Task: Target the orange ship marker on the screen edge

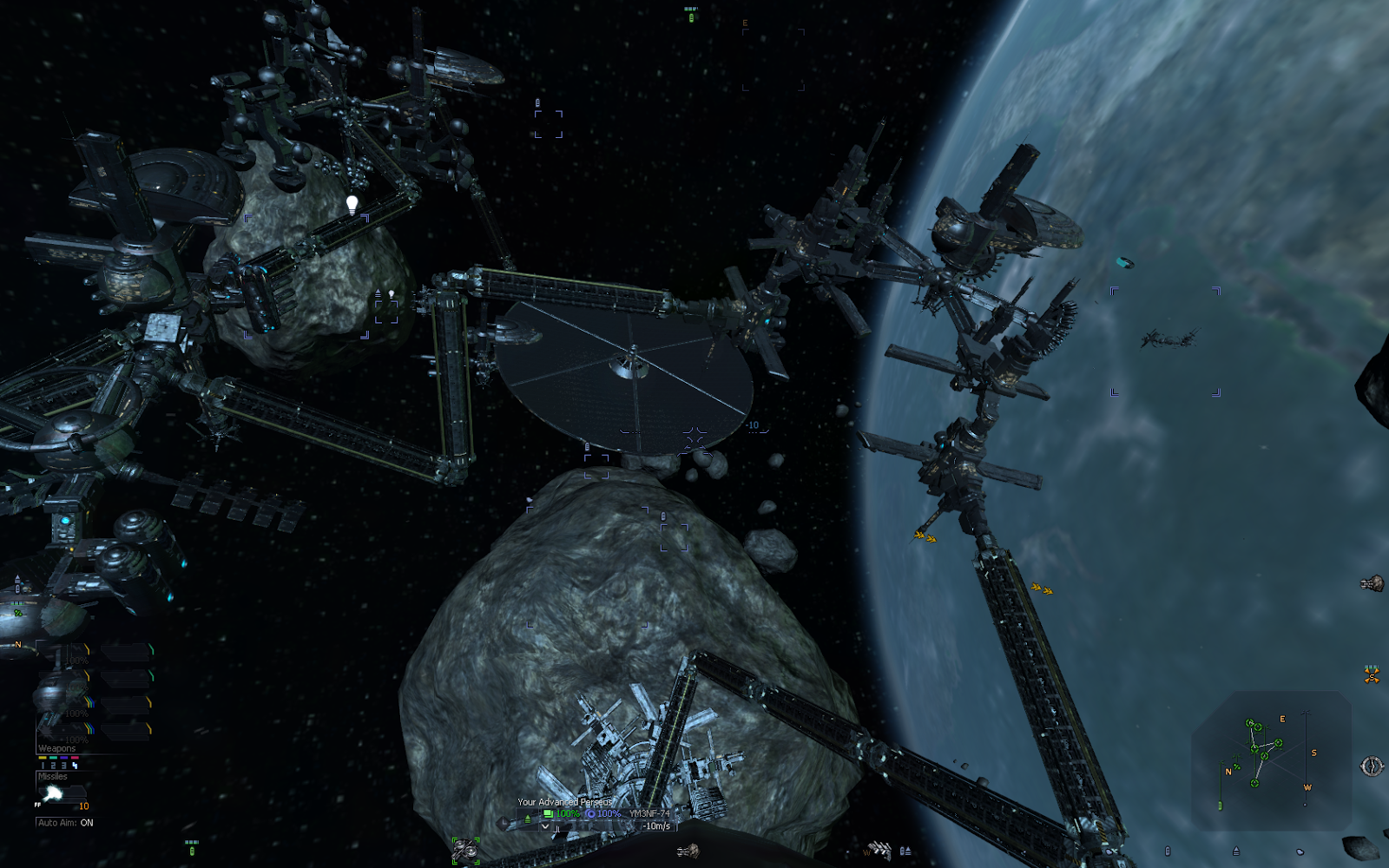Action: [1372, 674]
